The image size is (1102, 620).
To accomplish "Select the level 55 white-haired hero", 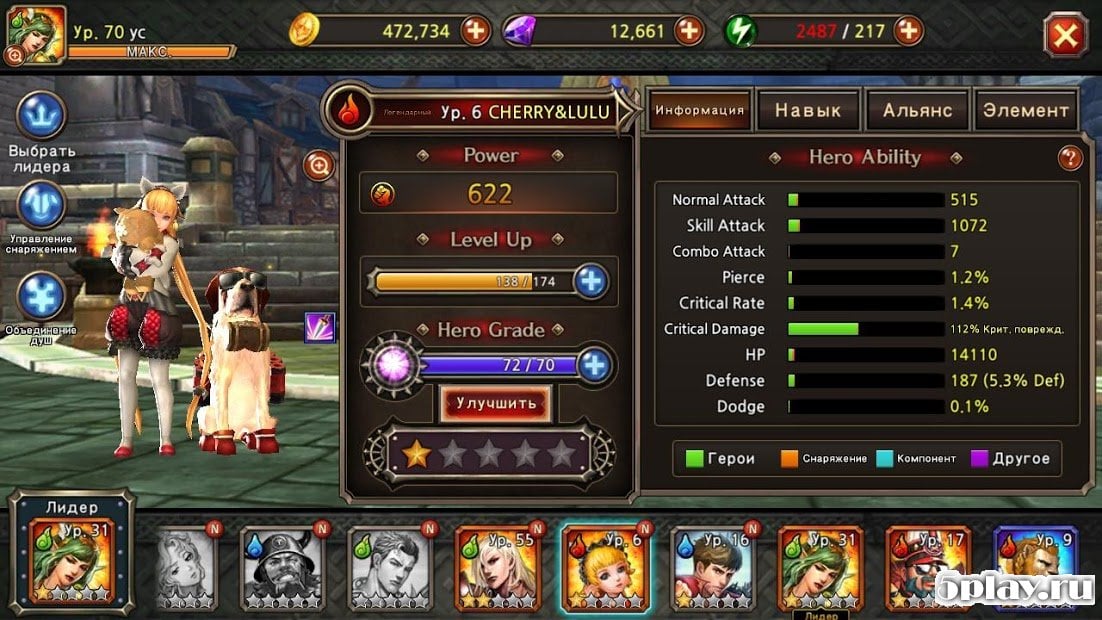I will tap(498, 566).
